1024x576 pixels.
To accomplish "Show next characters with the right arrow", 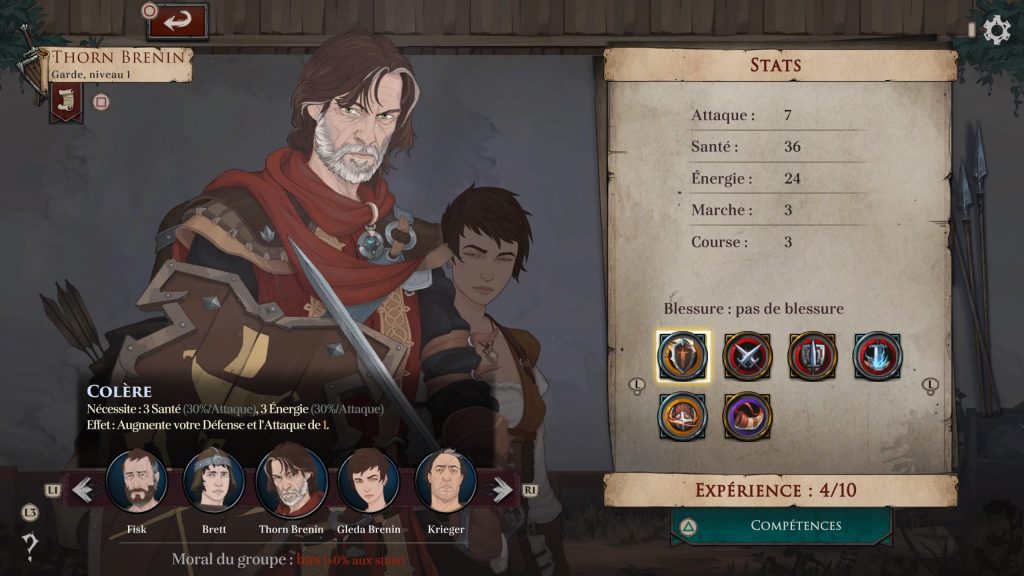I will pos(497,490).
